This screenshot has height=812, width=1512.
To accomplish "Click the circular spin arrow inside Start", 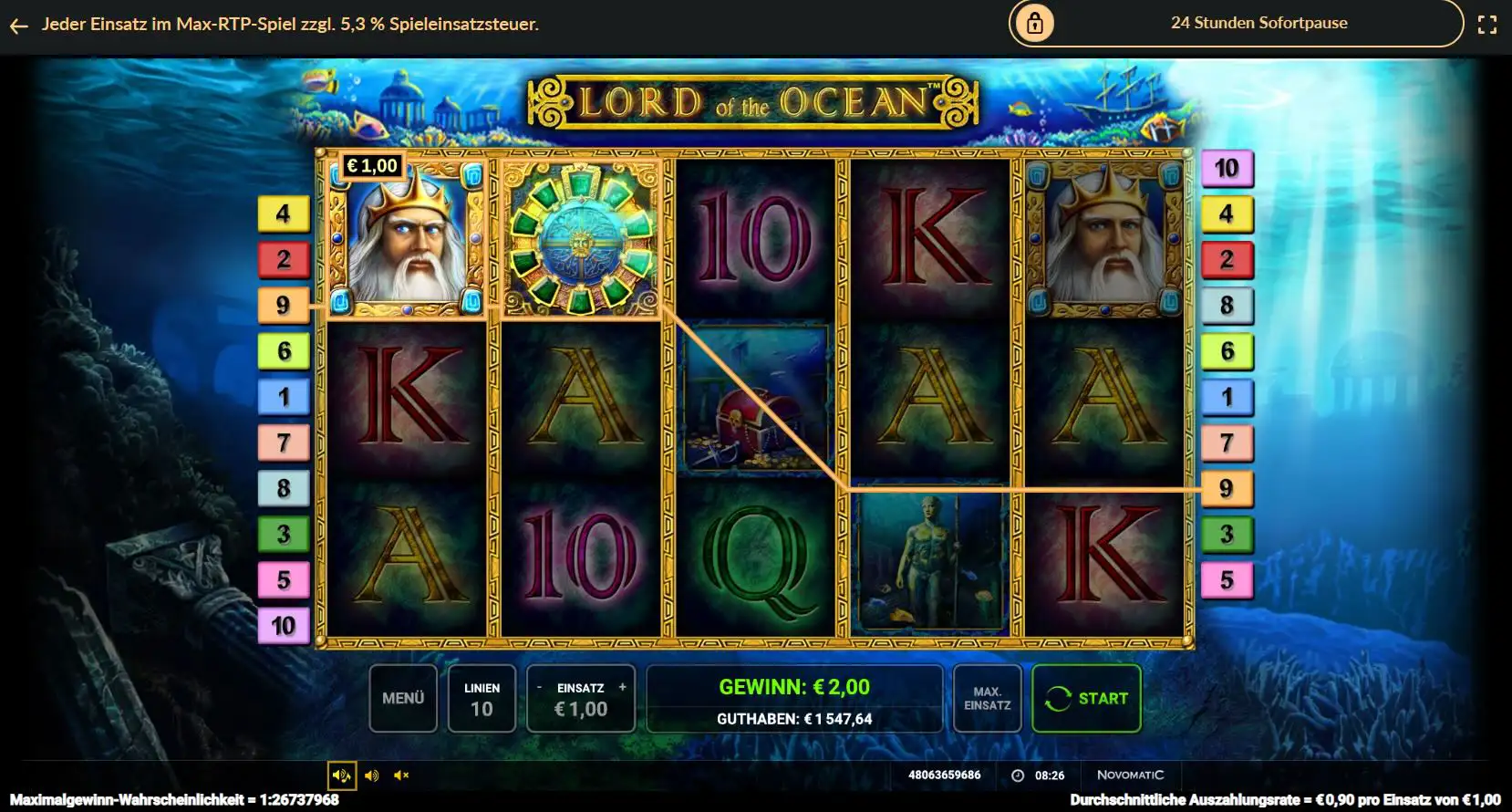I will point(1059,698).
